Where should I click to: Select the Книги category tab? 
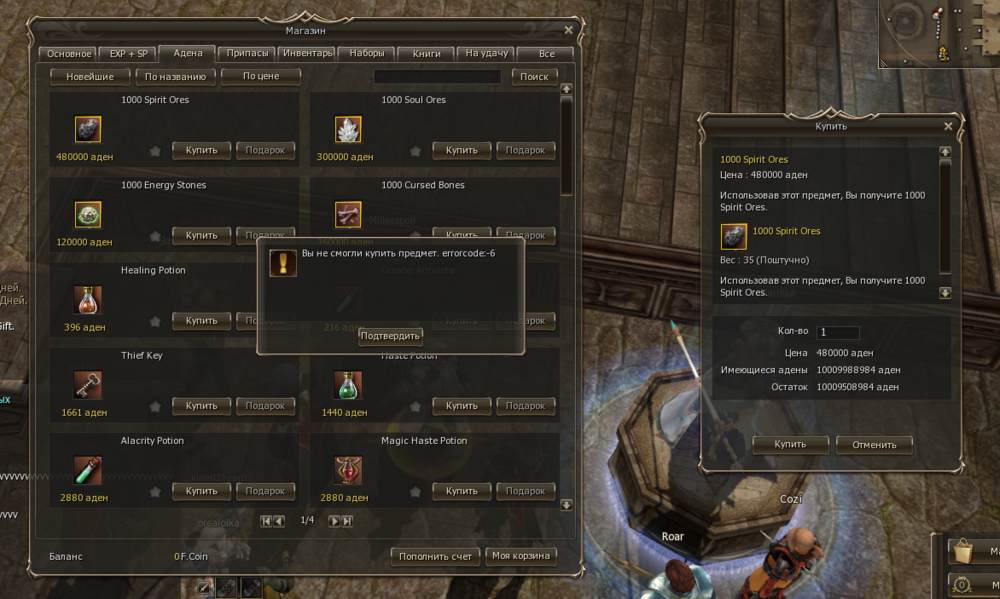pyautogui.click(x=426, y=54)
